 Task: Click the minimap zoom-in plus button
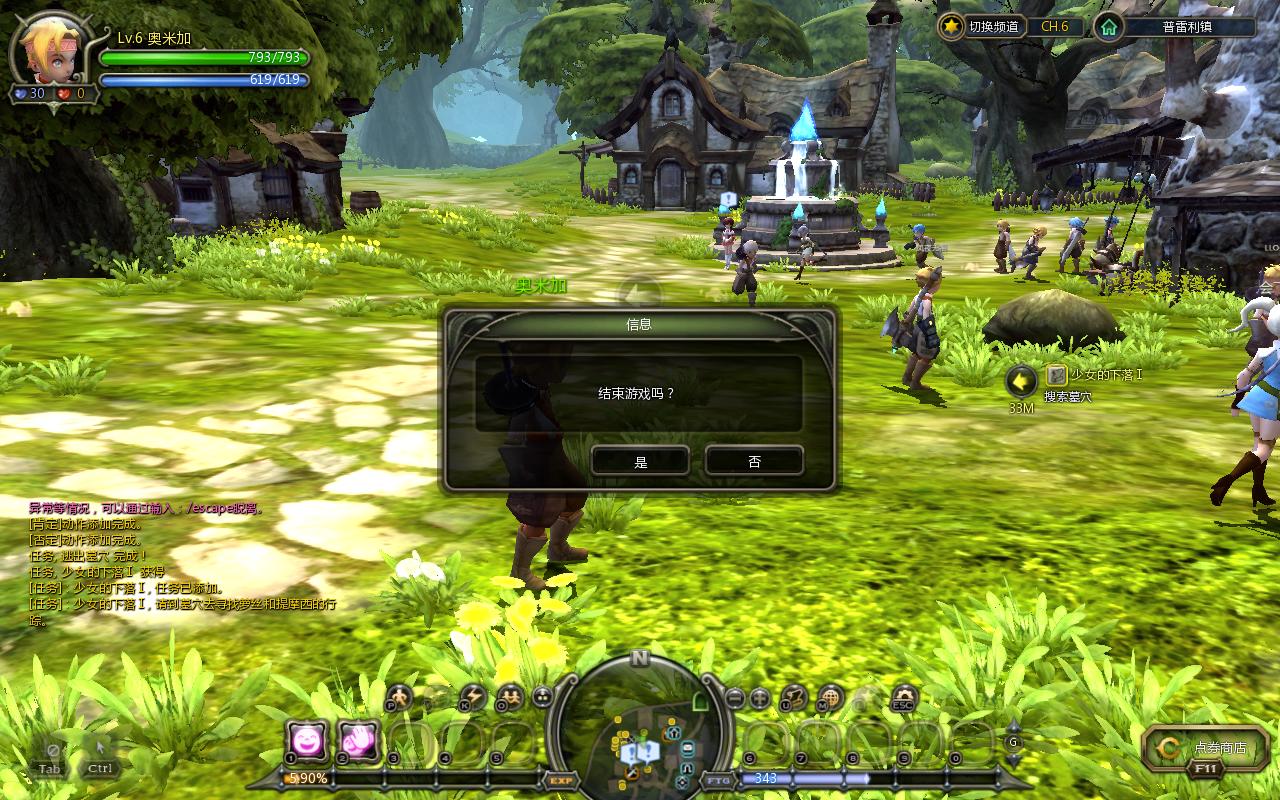[760, 698]
